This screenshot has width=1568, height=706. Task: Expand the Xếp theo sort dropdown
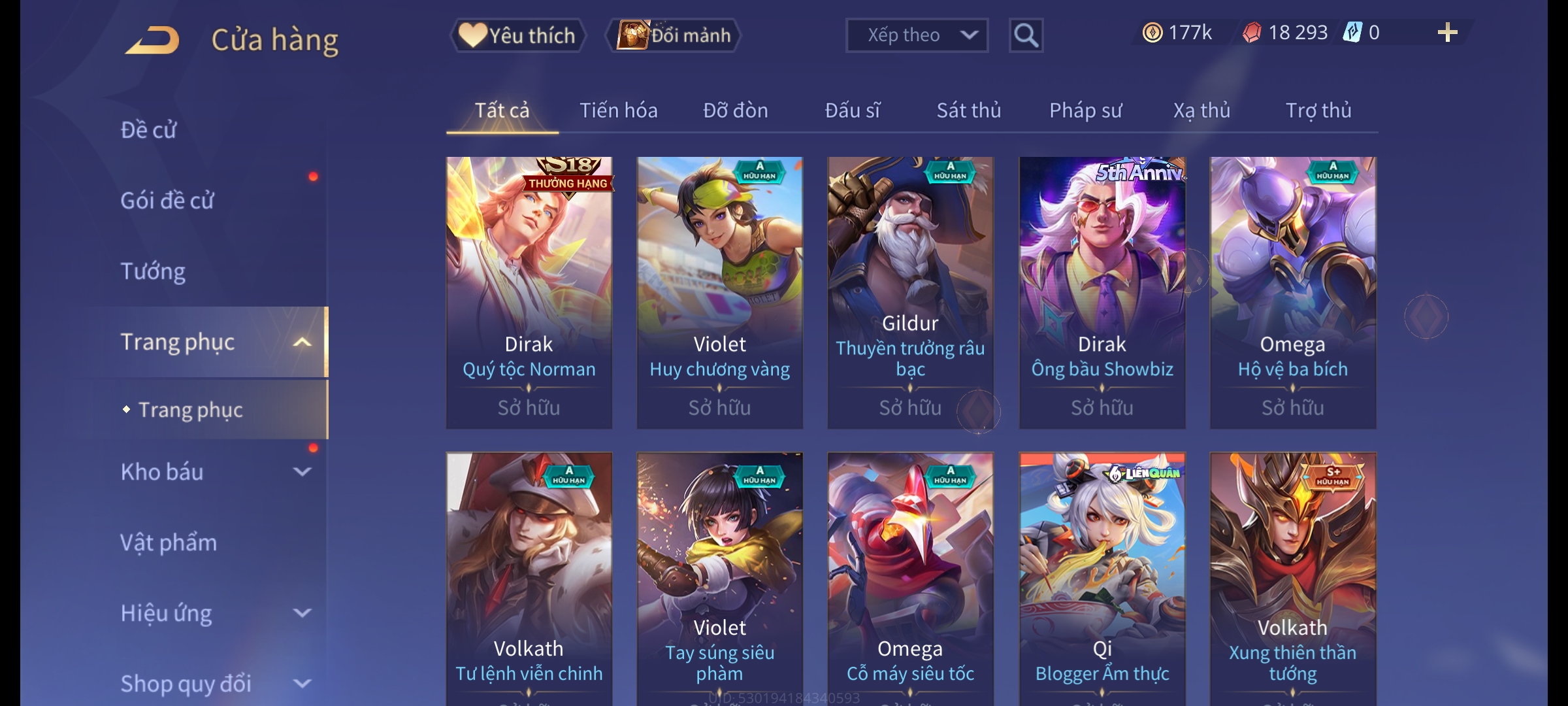coord(916,35)
